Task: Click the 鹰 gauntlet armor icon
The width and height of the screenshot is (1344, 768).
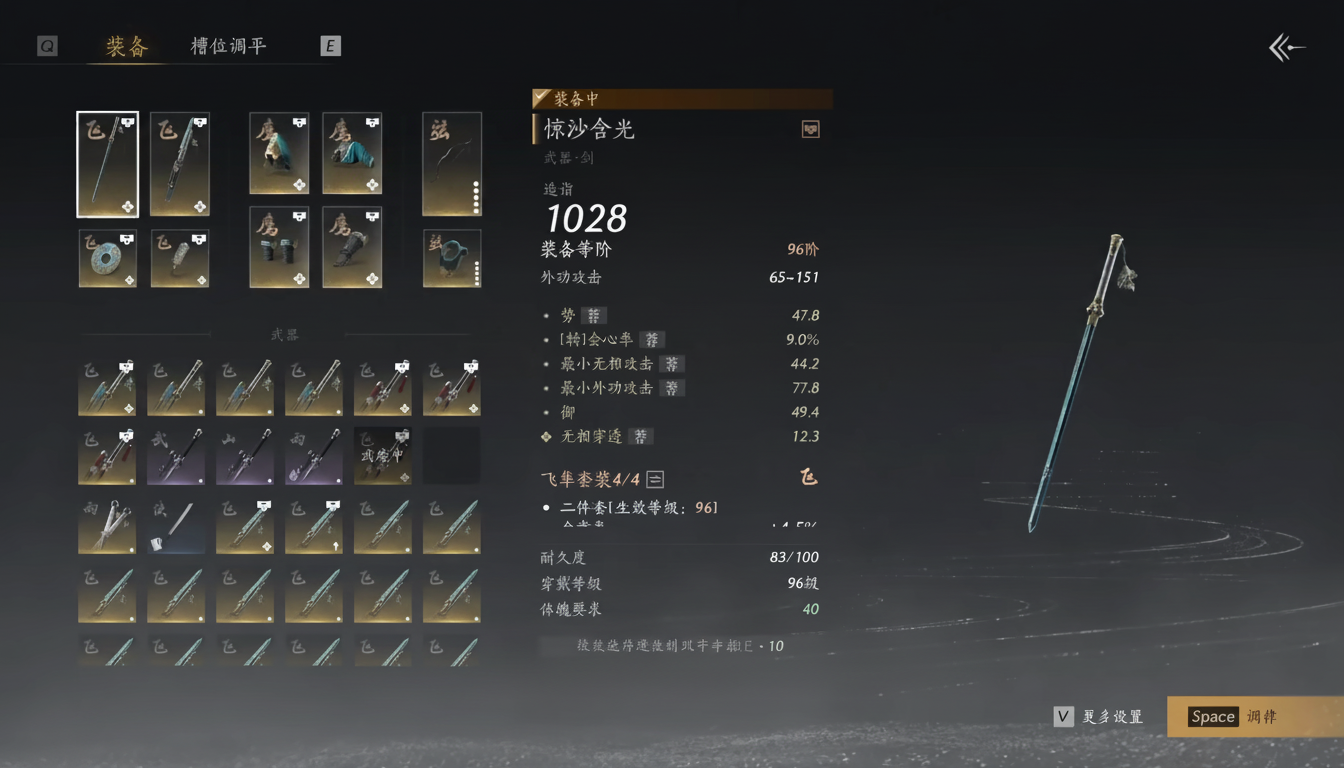Action: point(352,247)
